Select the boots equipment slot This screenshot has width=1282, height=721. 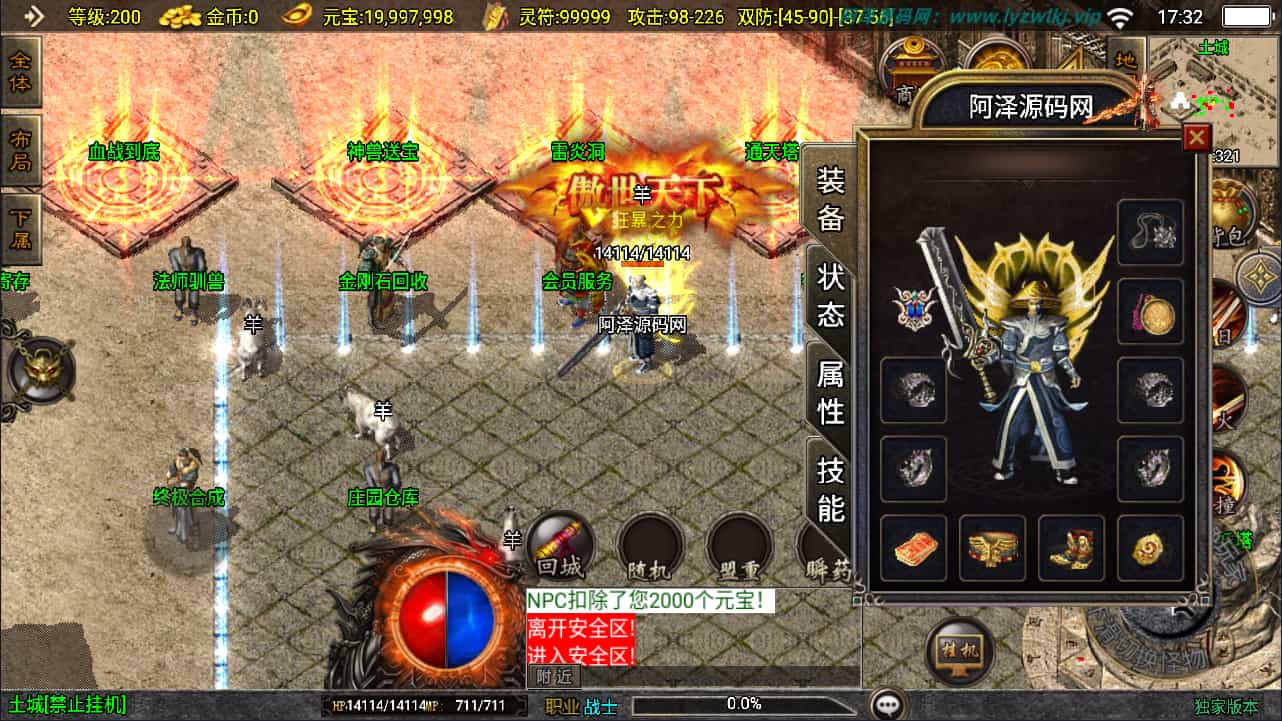click(1071, 548)
